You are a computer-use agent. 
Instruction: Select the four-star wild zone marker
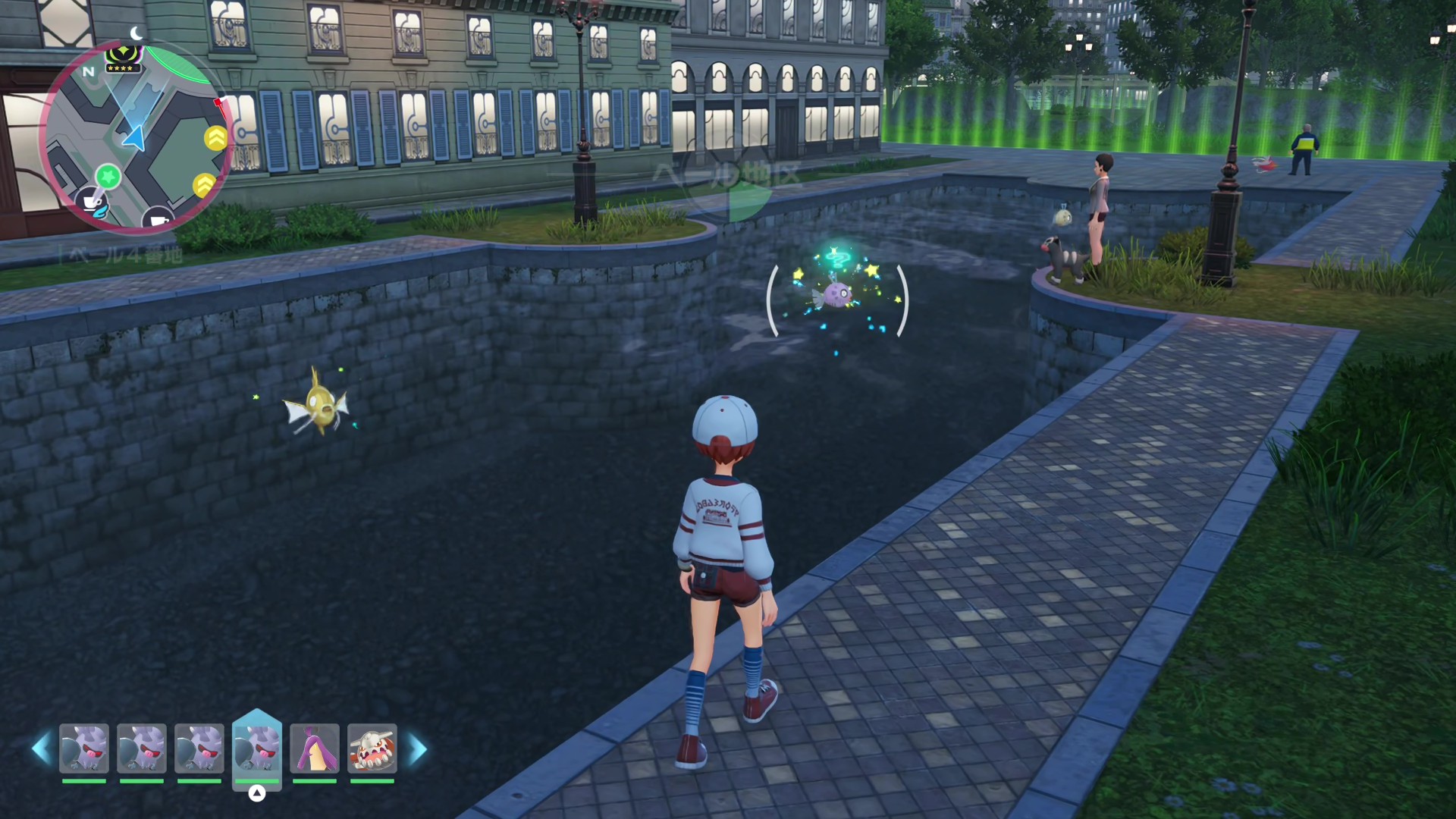click(x=121, y=58)
